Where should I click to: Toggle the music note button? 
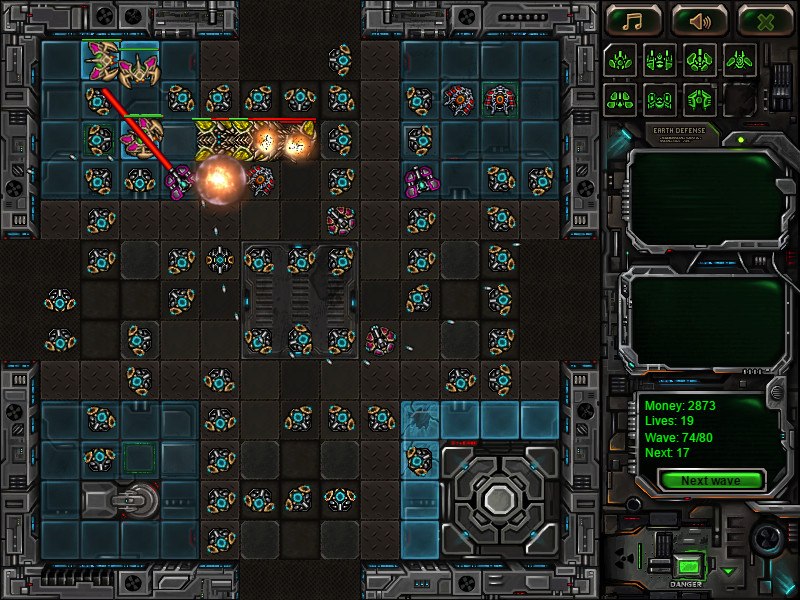[x=632, y=20]
